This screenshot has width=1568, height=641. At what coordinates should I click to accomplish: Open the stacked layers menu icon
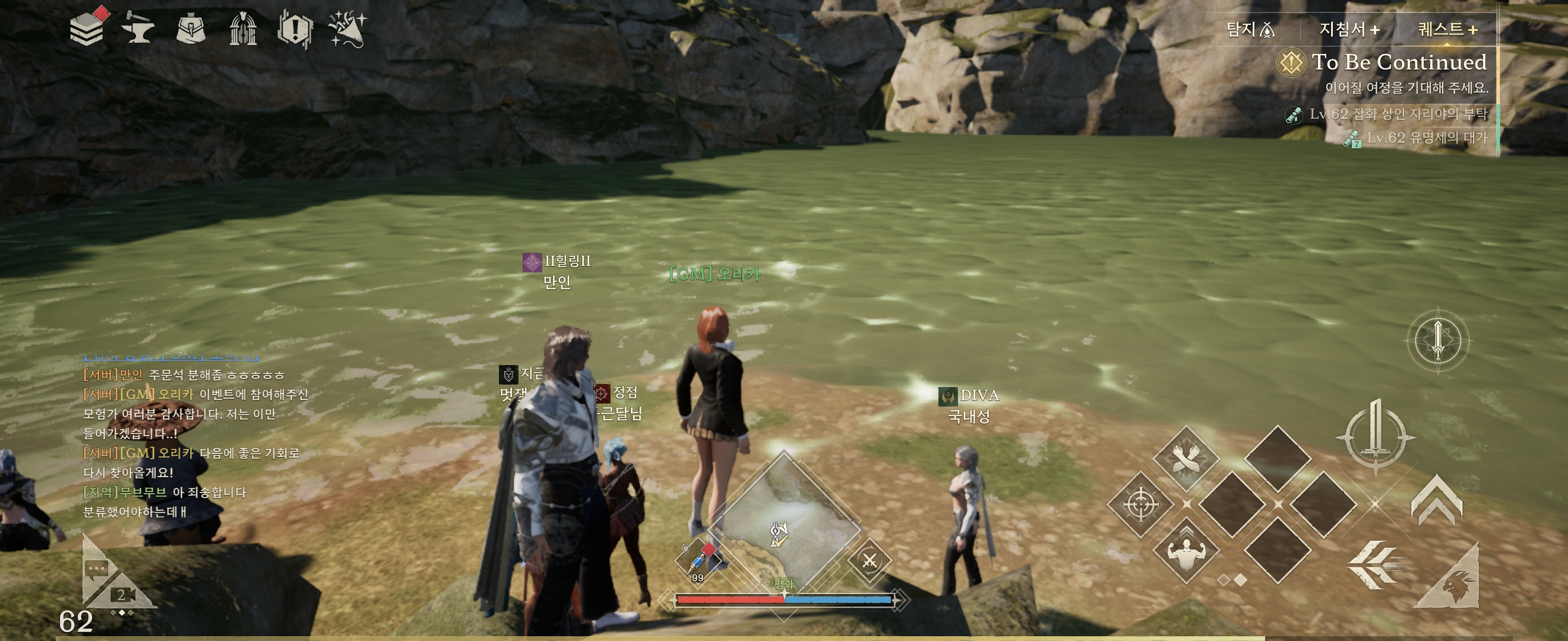87,28
